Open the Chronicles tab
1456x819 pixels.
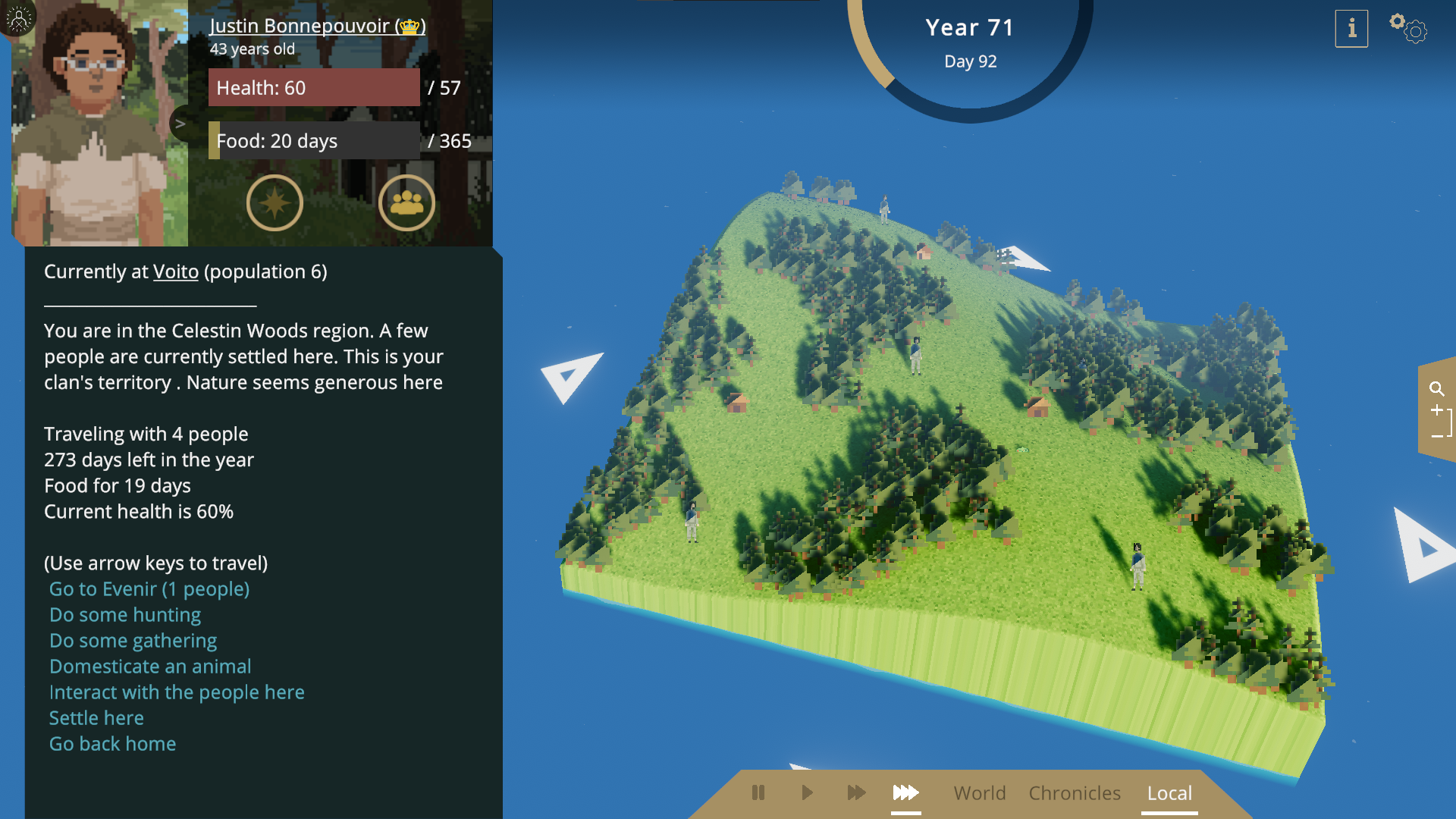click(1075, 793)
